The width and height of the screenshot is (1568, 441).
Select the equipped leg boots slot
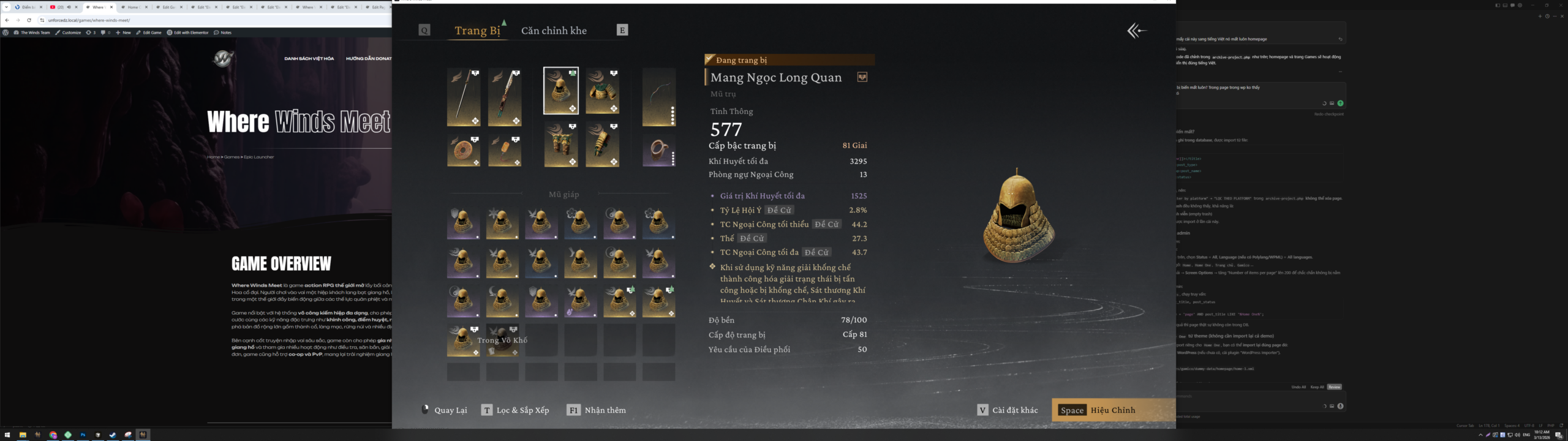(561, 145)
